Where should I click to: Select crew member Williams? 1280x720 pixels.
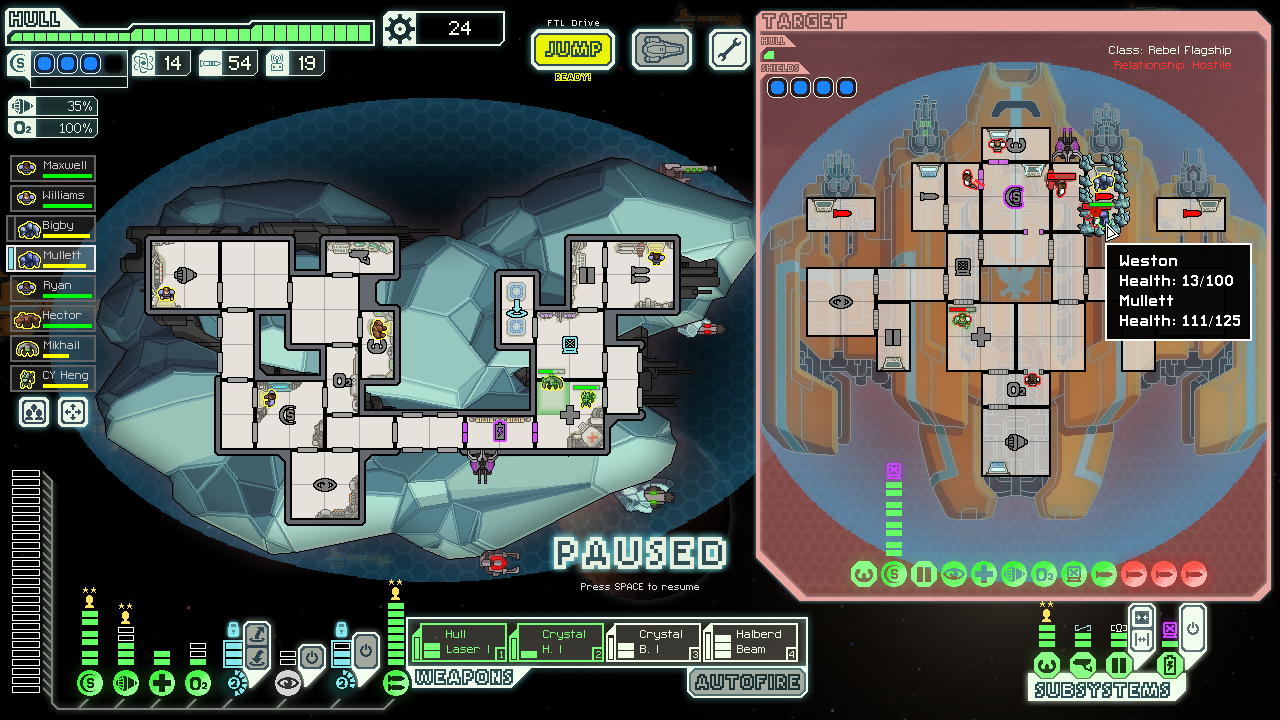click(52, 196)
